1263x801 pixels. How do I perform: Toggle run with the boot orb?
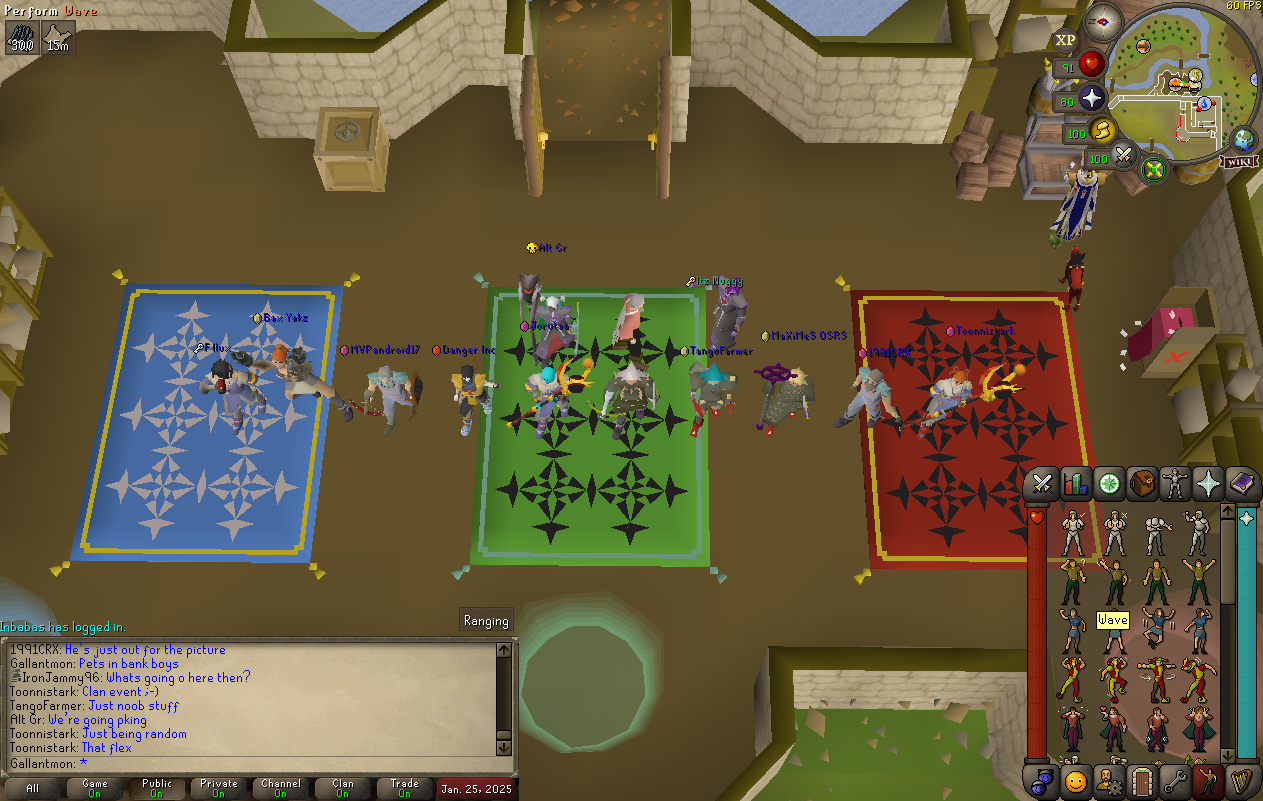click(x=1103, y=131)
